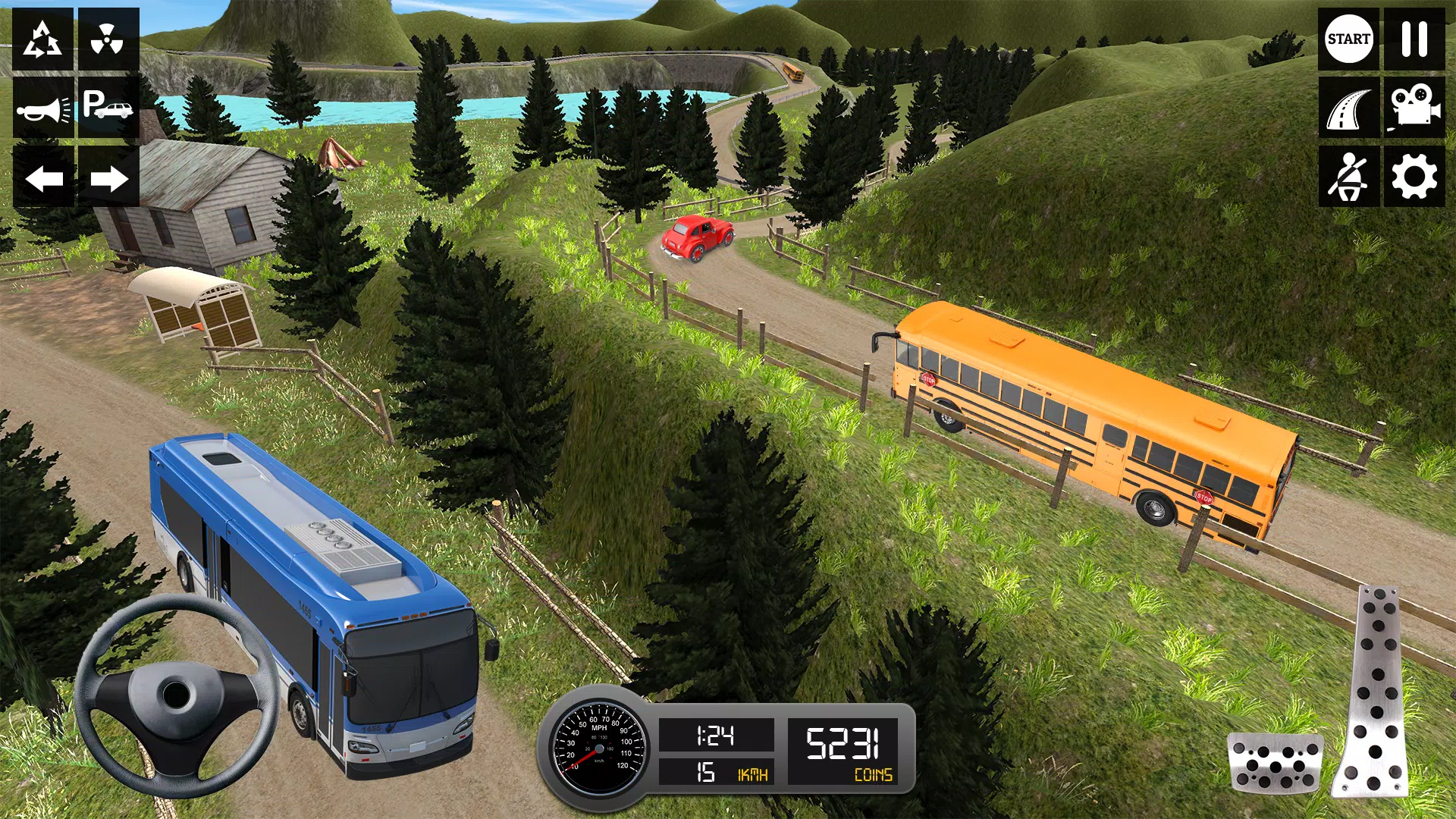Signal left with the left arrow

click(43, 178)
